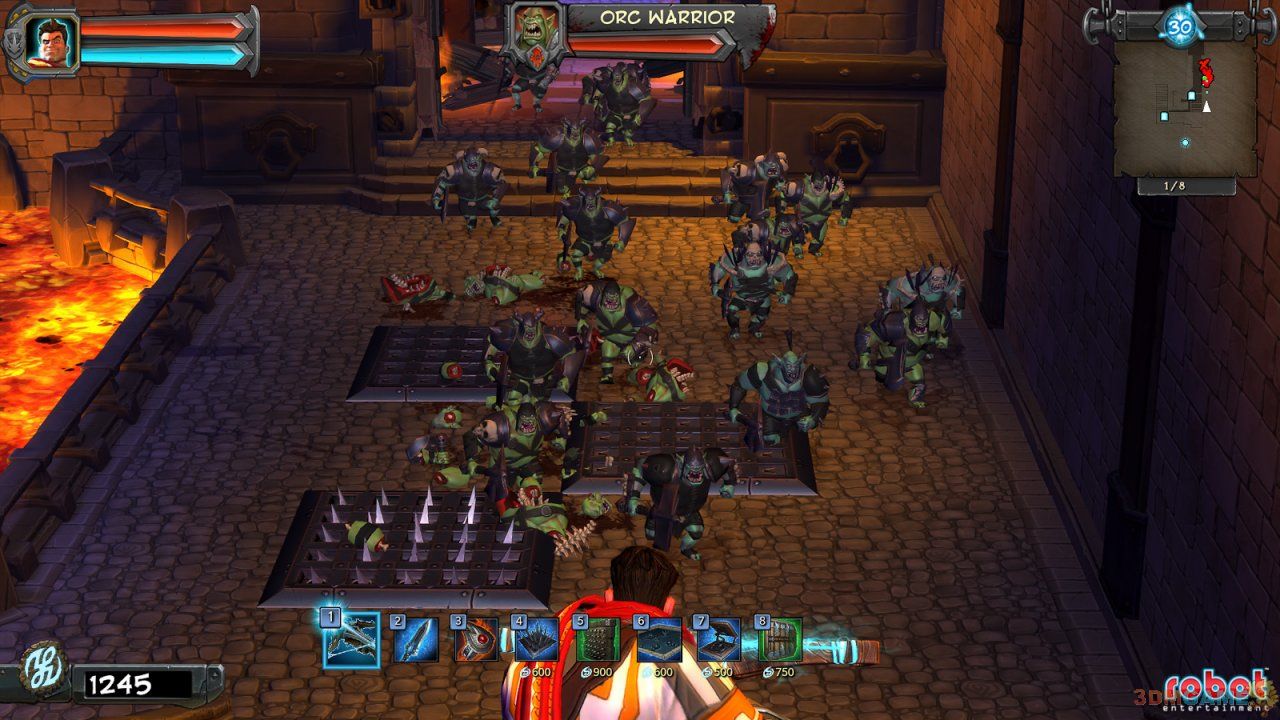Pick the barricade costing 750
This screenshot has height=720, width=1280.
point(781,641)
